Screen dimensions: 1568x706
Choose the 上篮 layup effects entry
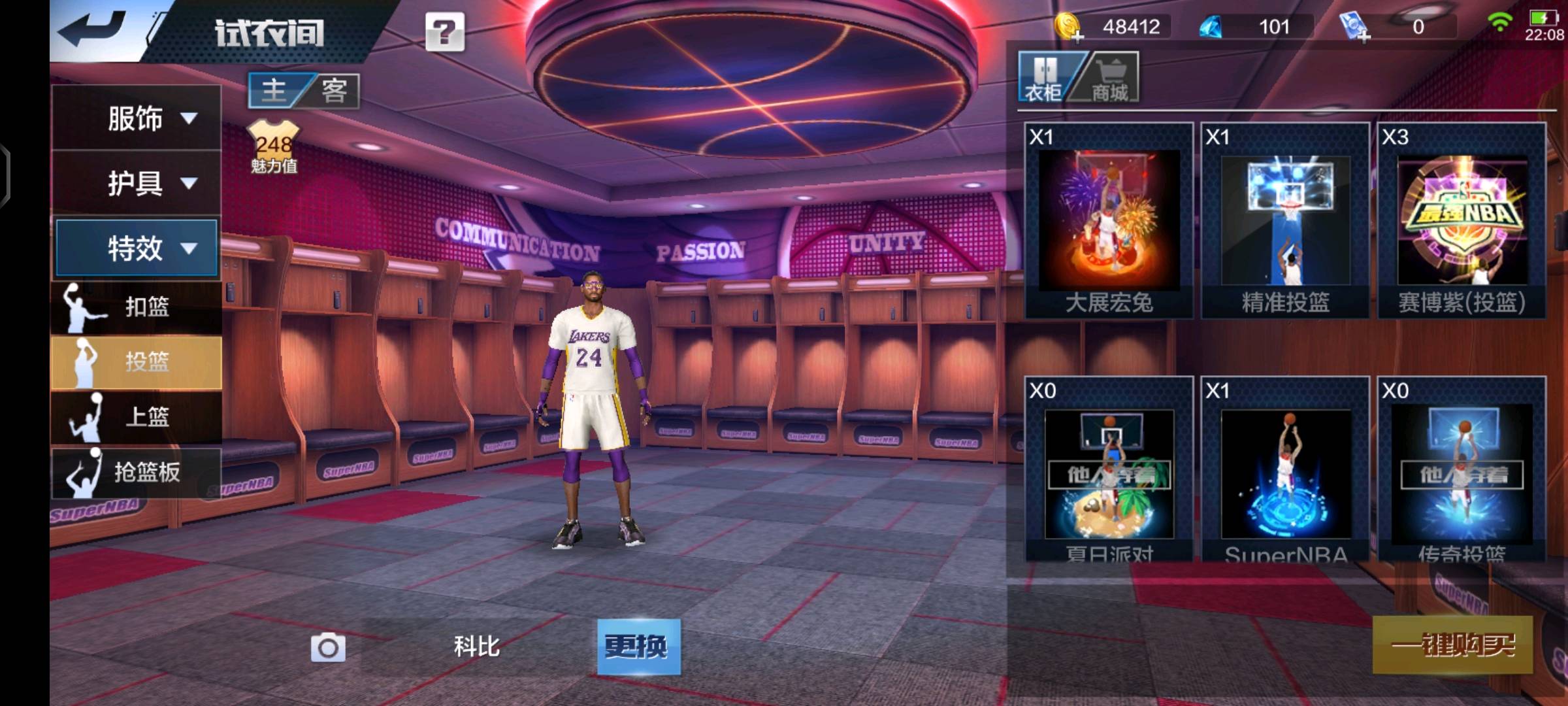coord(136,416)
